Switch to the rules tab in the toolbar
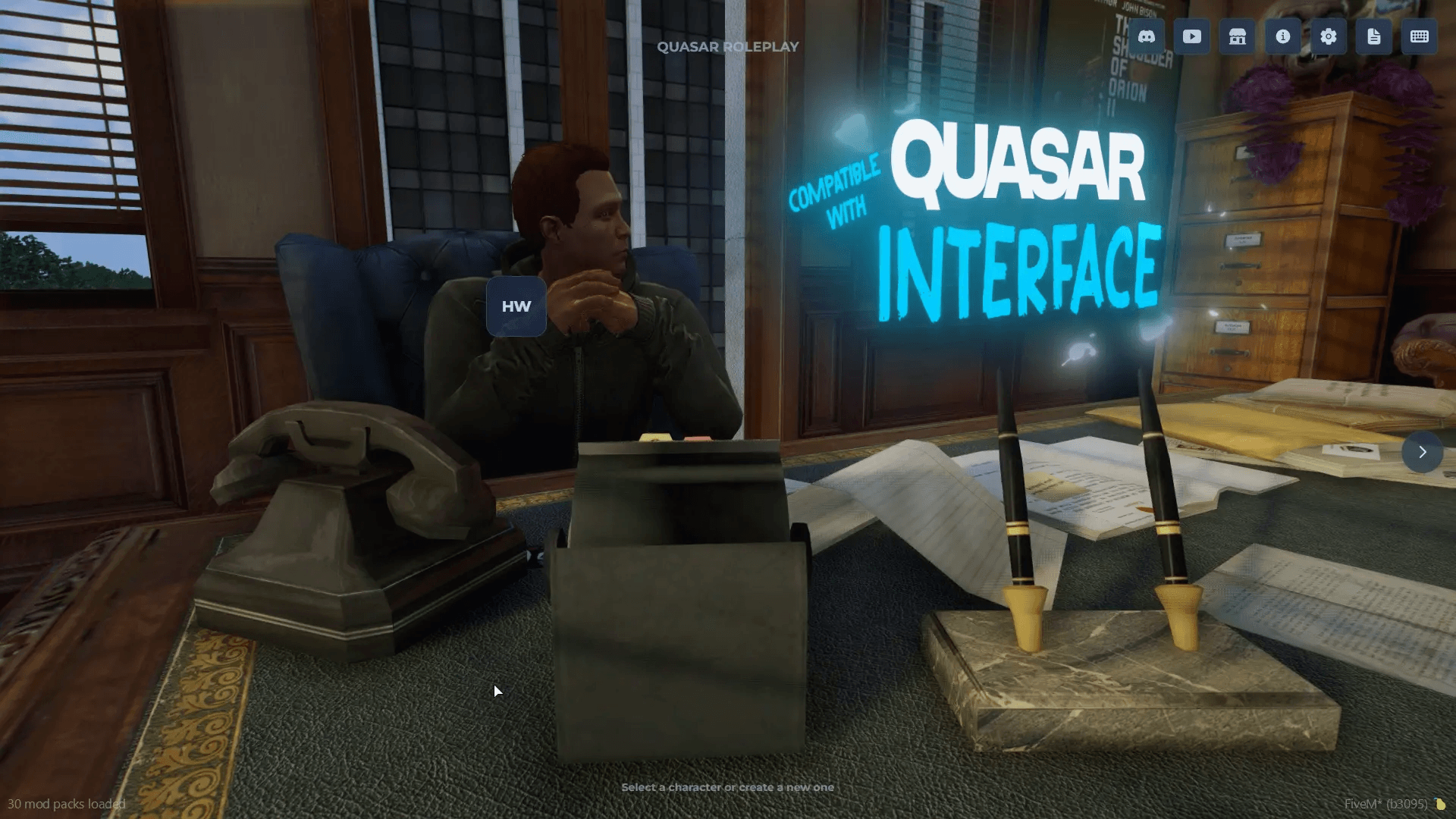 pyautogui.click(x=1374, y=36)
